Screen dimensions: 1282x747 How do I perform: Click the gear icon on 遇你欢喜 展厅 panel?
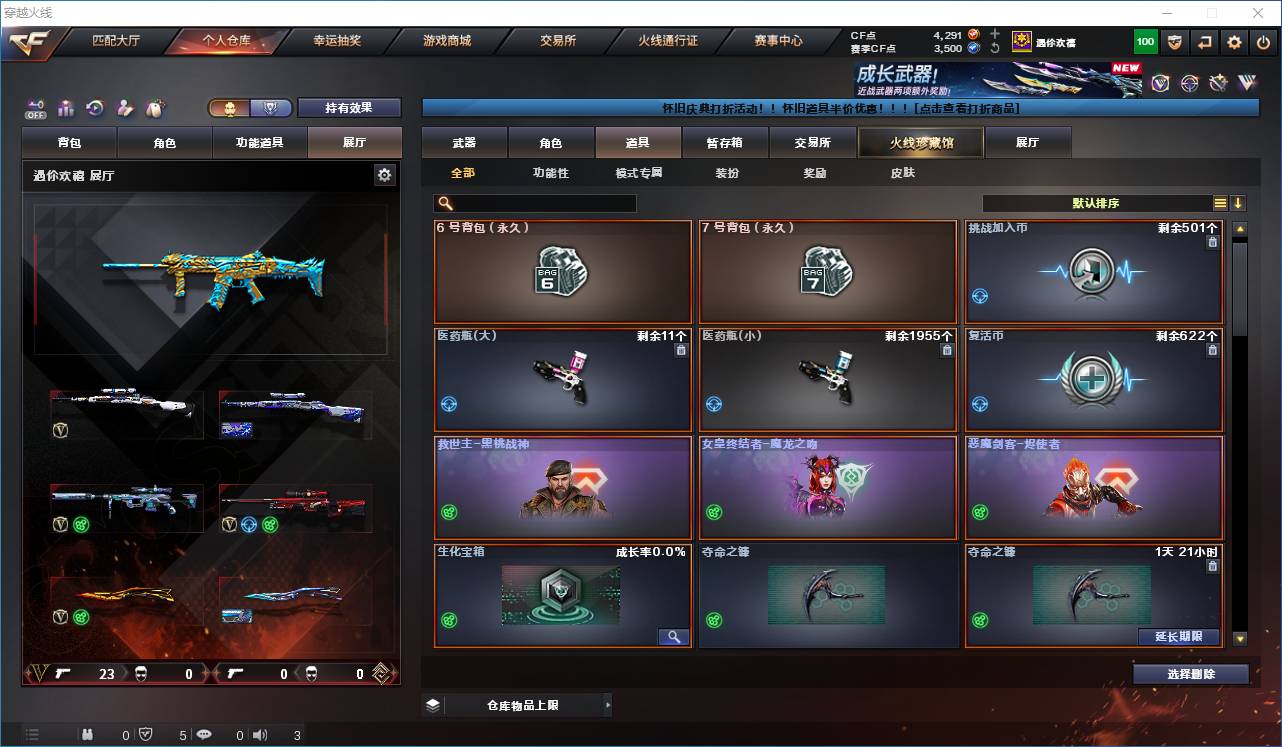tap(385, 174)
